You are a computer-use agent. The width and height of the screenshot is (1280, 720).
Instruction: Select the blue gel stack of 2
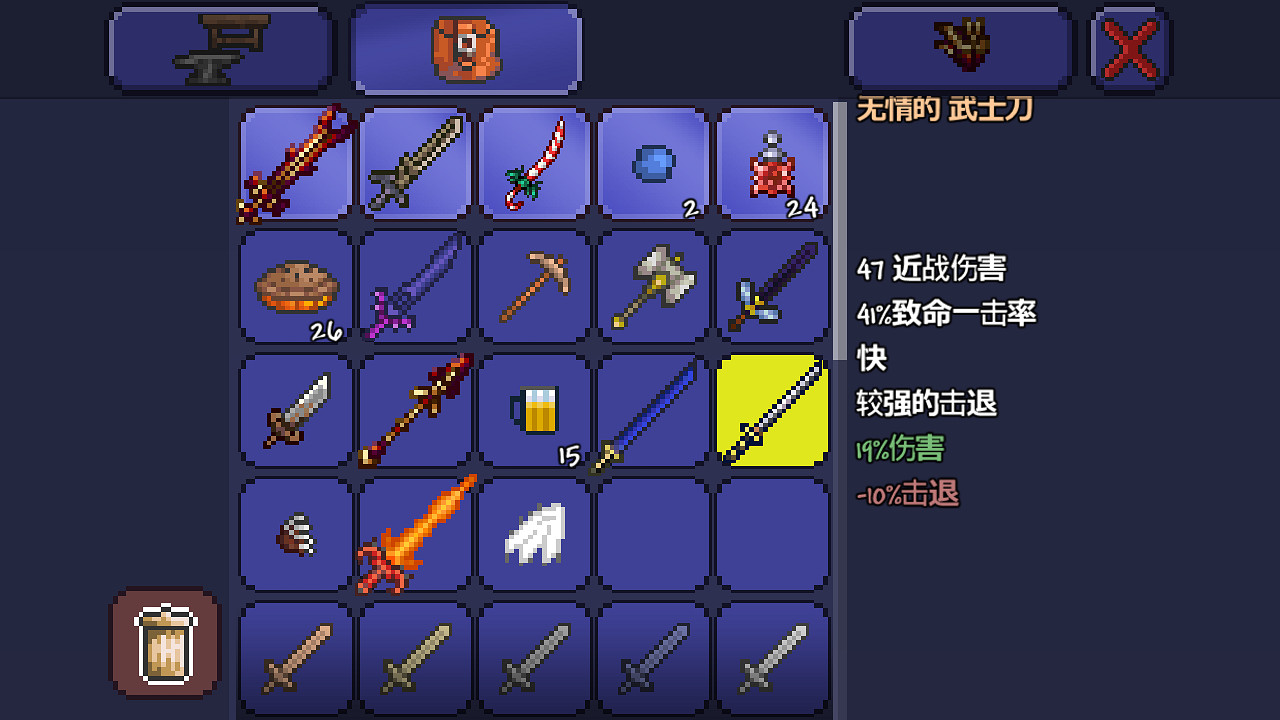653,164
